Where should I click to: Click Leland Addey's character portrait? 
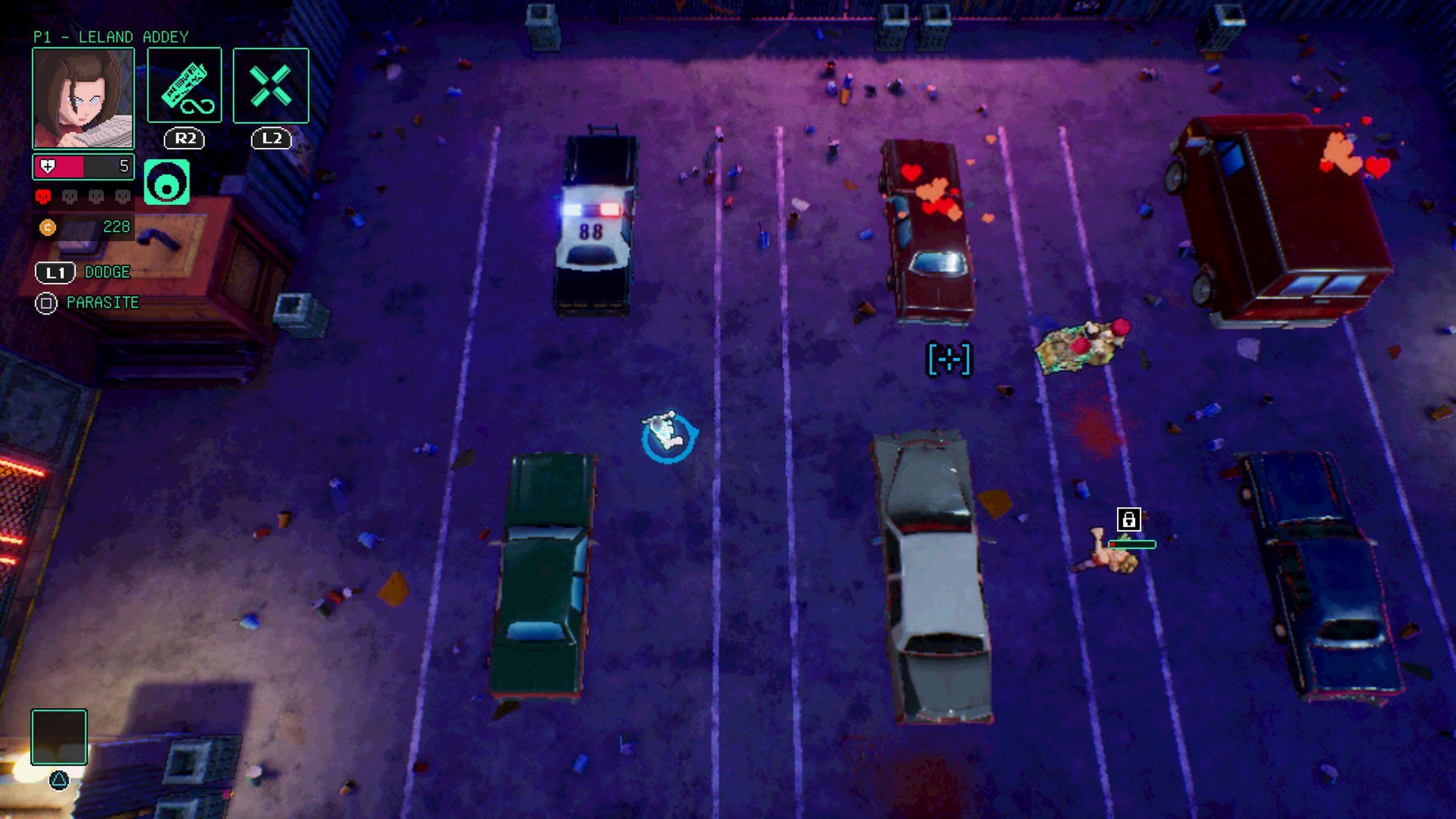pos(83,98)
